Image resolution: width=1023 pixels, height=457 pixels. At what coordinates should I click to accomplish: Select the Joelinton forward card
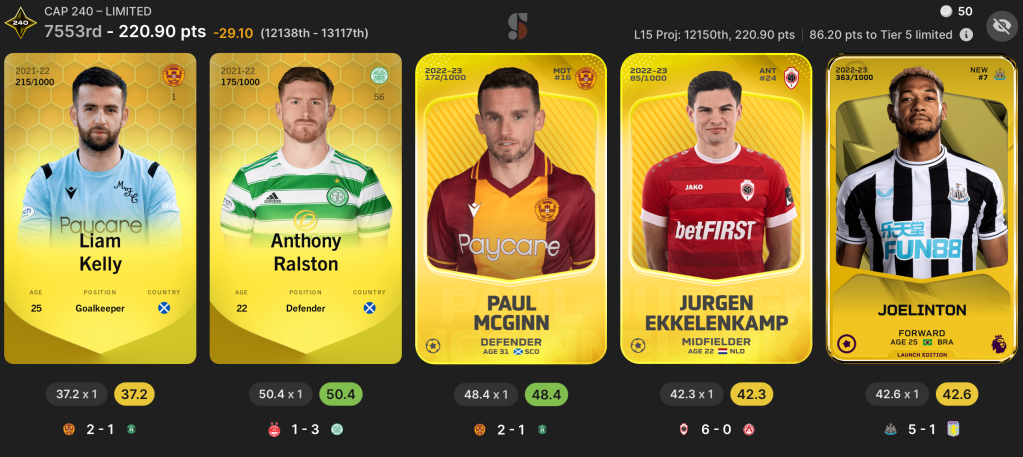pyautogui.click(x=921, y=208)
